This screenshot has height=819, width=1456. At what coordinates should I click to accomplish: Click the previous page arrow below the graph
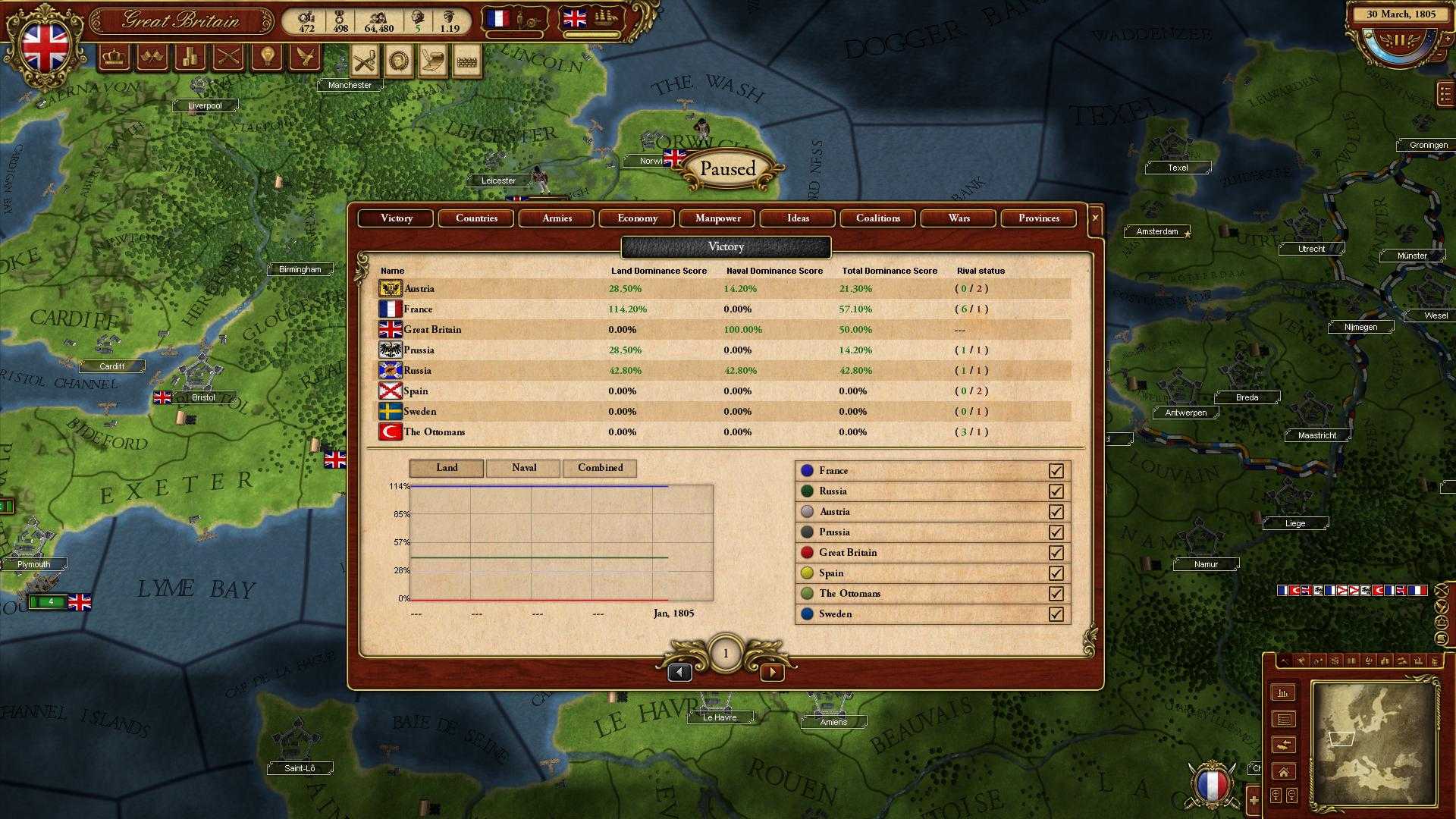pos(679,672)
